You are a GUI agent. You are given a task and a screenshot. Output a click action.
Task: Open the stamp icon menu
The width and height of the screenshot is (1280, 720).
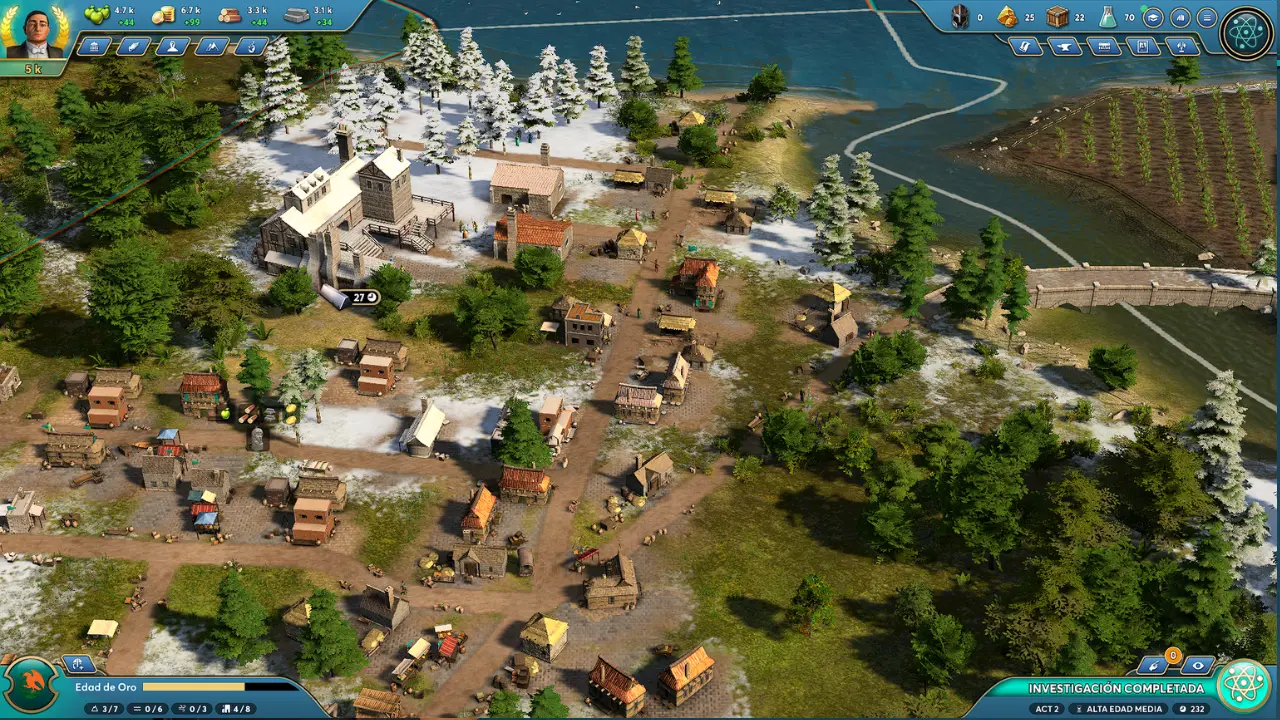click(173, 46)
